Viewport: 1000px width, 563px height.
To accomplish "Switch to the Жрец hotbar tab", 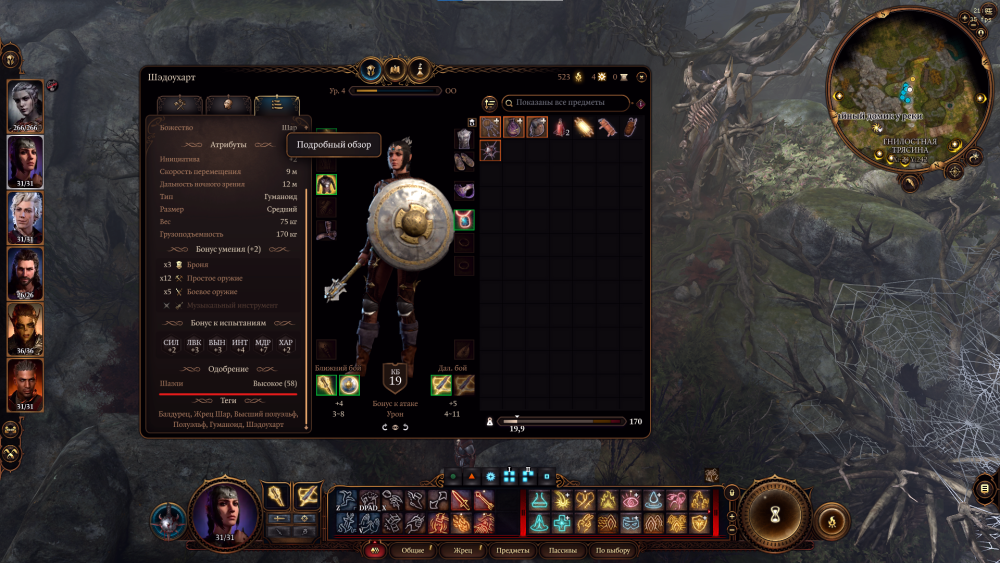I will point(463,551).
